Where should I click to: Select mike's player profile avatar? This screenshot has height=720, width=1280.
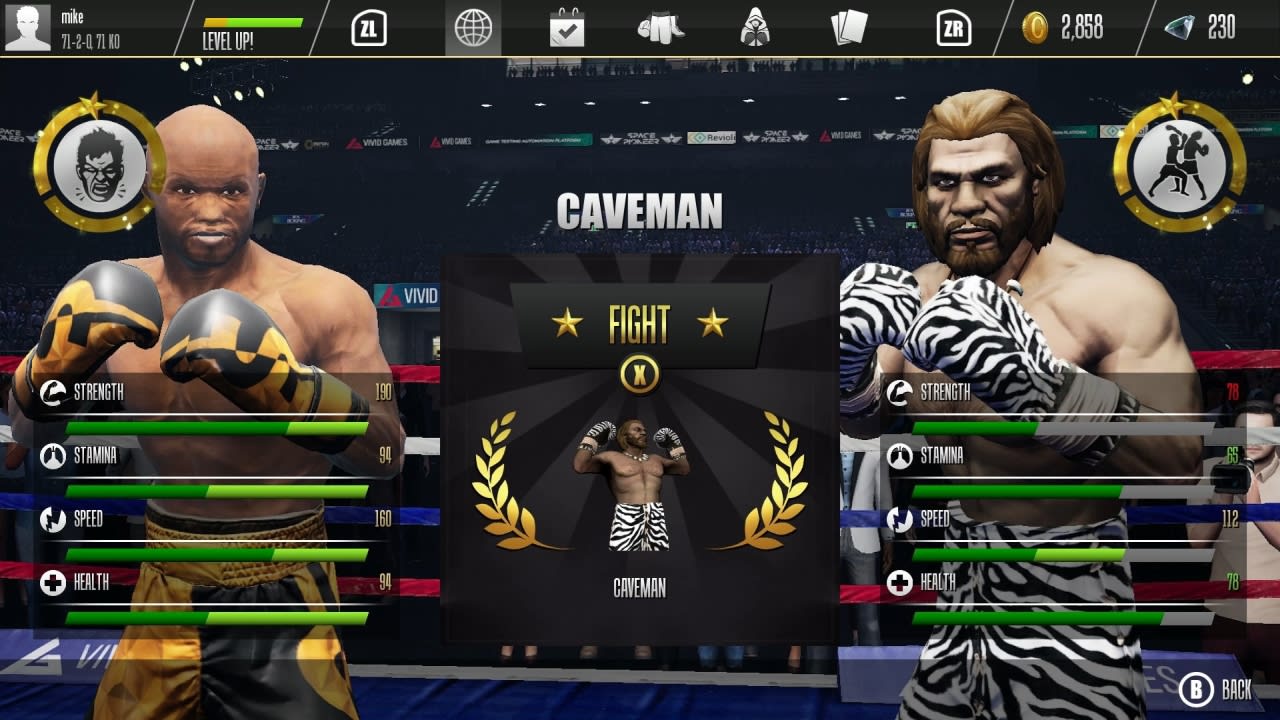[30, 27]
